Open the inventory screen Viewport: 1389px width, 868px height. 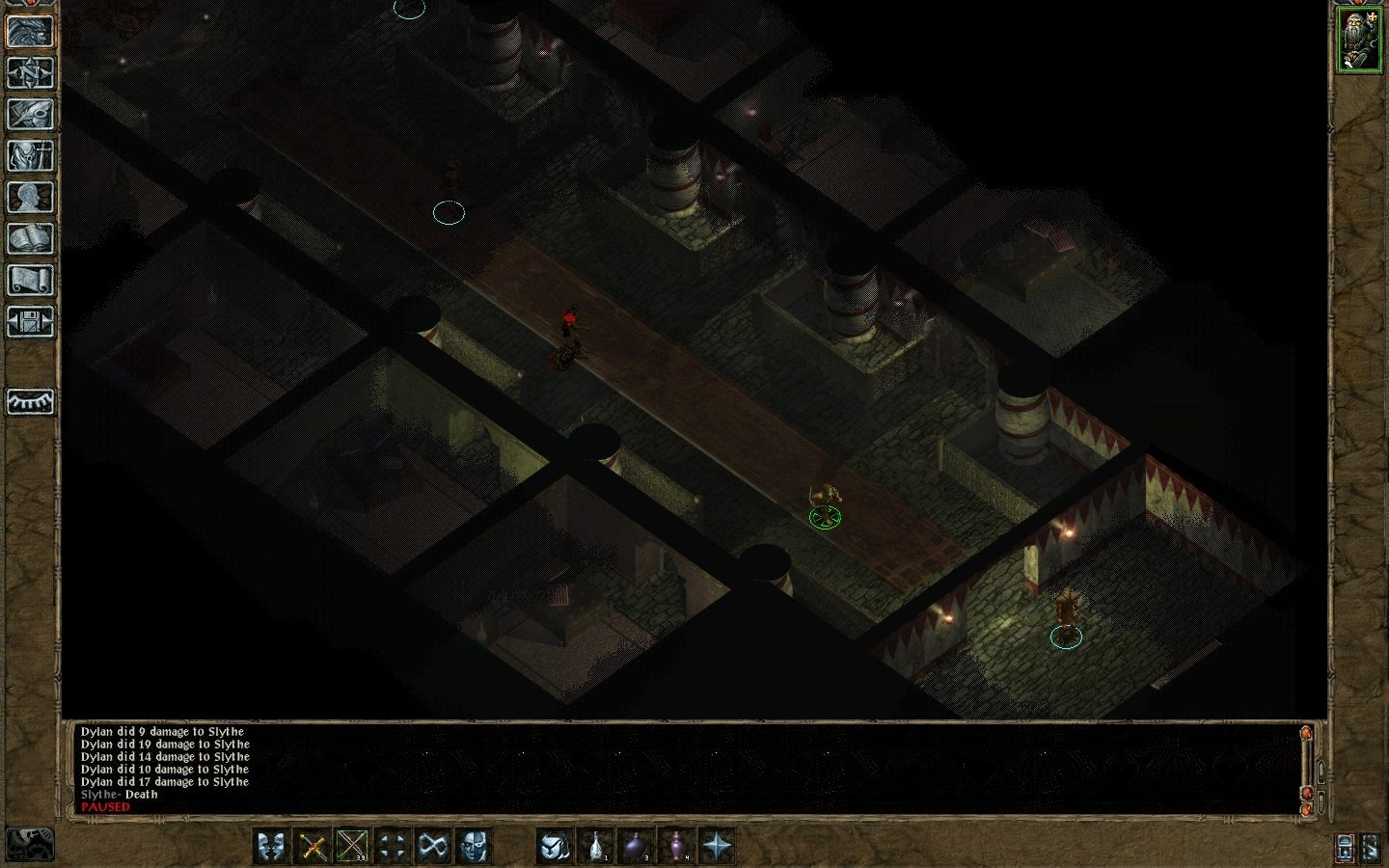coord(30,155)
